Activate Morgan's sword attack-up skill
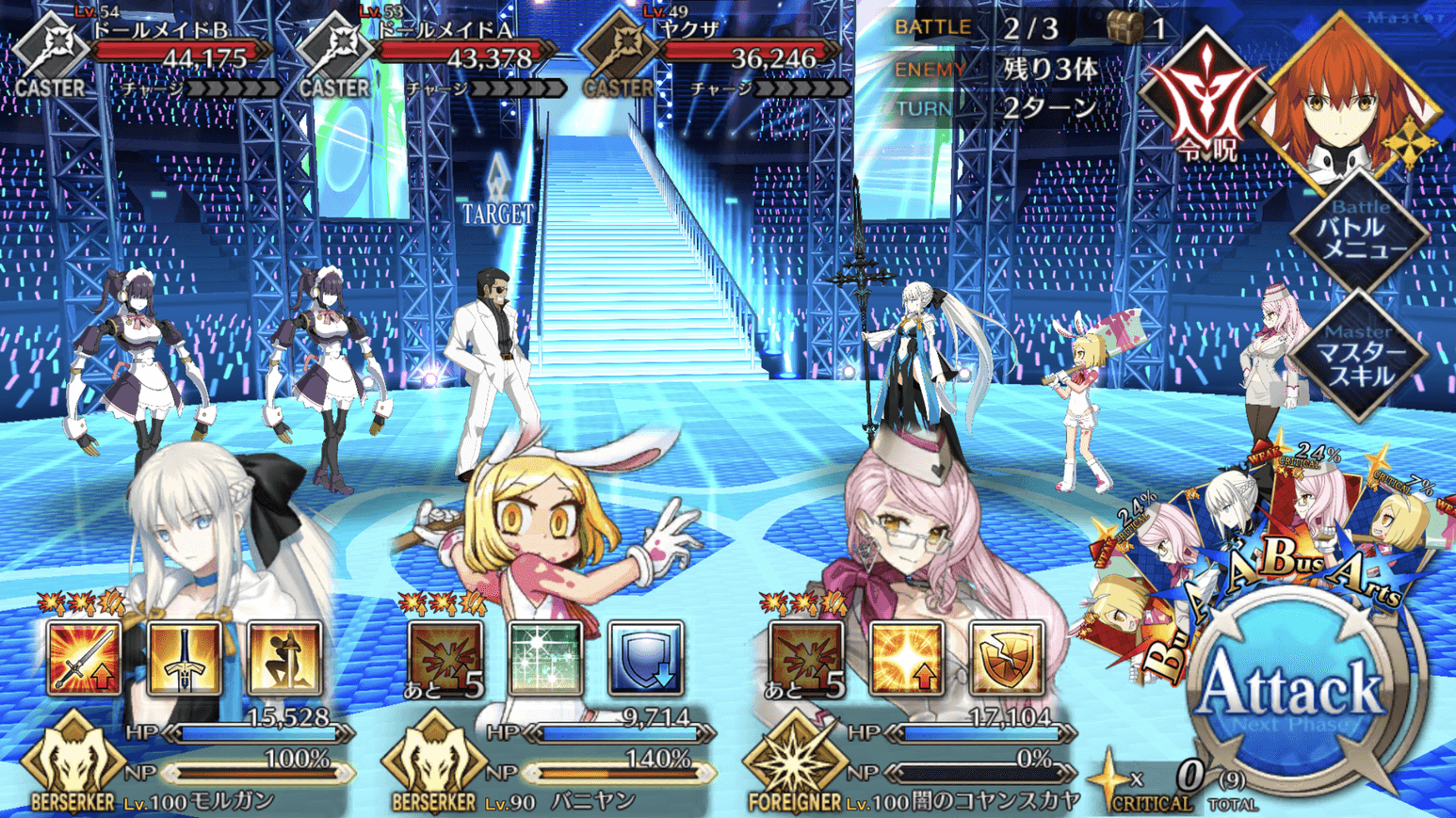This screenshot has width=1456, height=818. [x=85, y=658]
